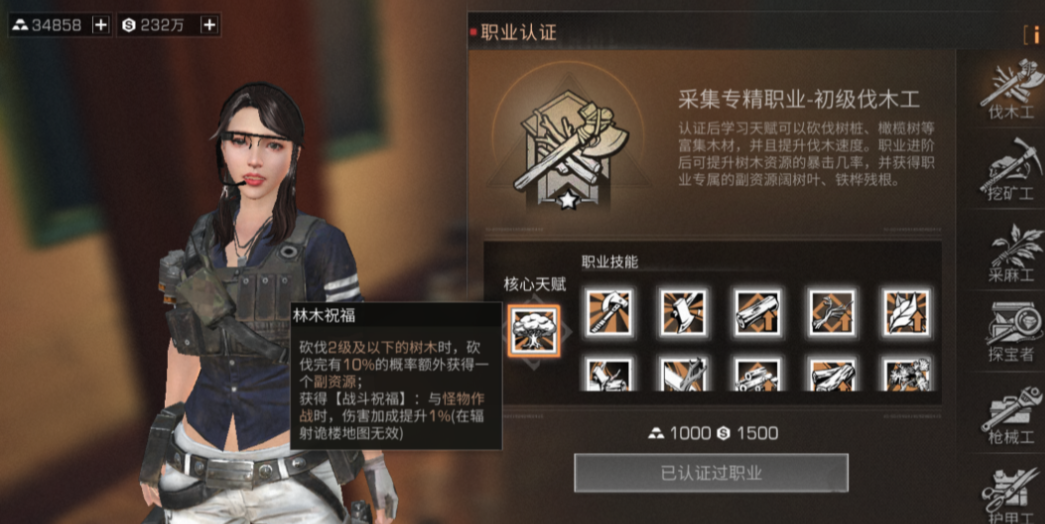This screenshot has height=524, width=1045.
Task: Choose the 枪械工 (gunsmith) profession tab
Action: click(1011, 412)
